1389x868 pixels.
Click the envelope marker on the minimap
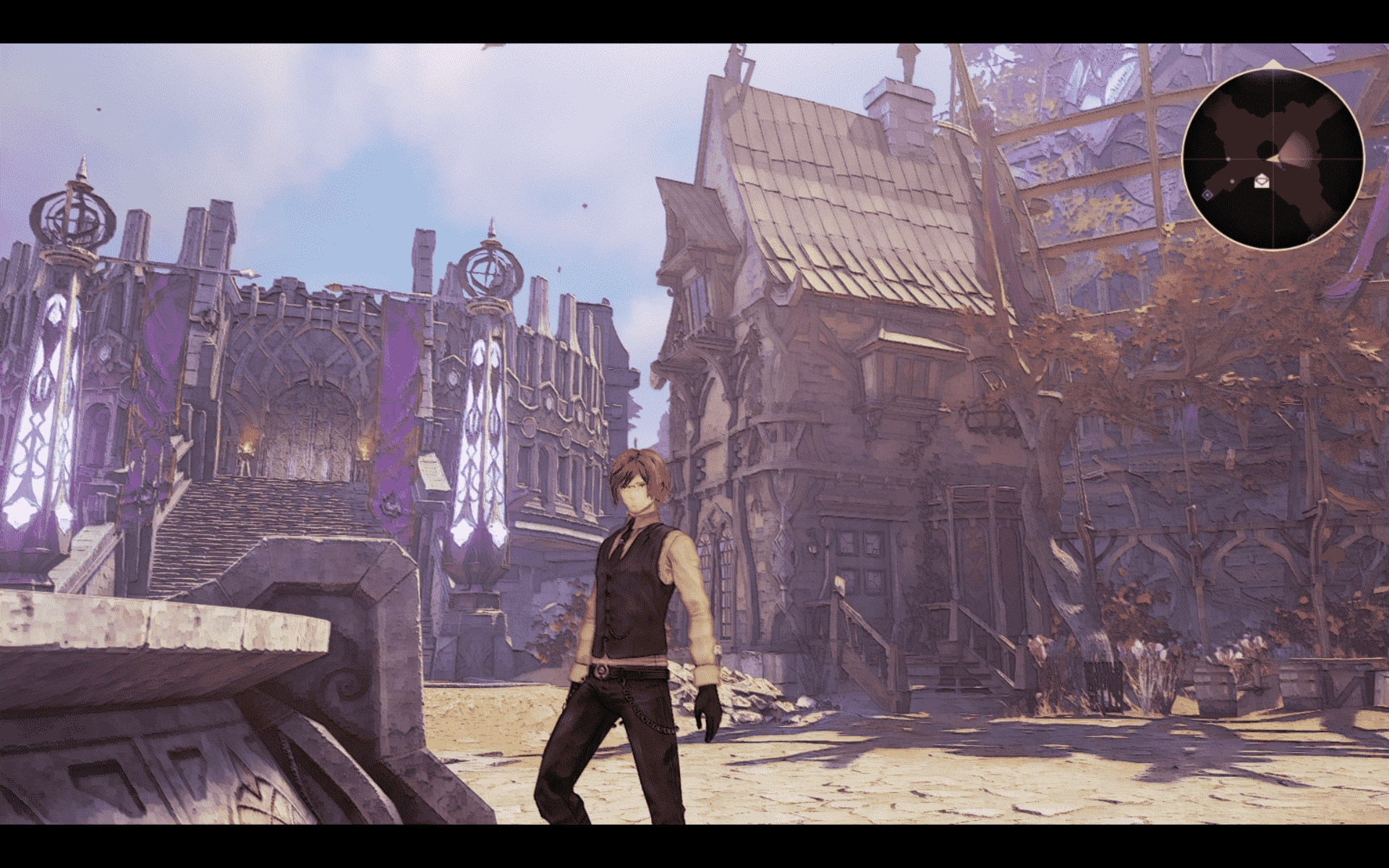(1263, 180)
